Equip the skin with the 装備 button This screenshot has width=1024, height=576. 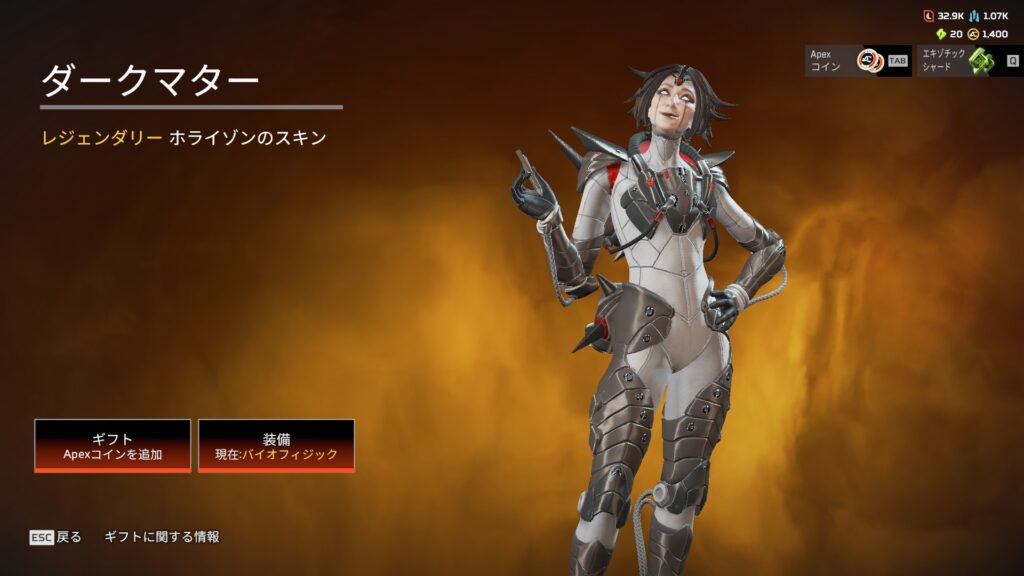point(276,445)
